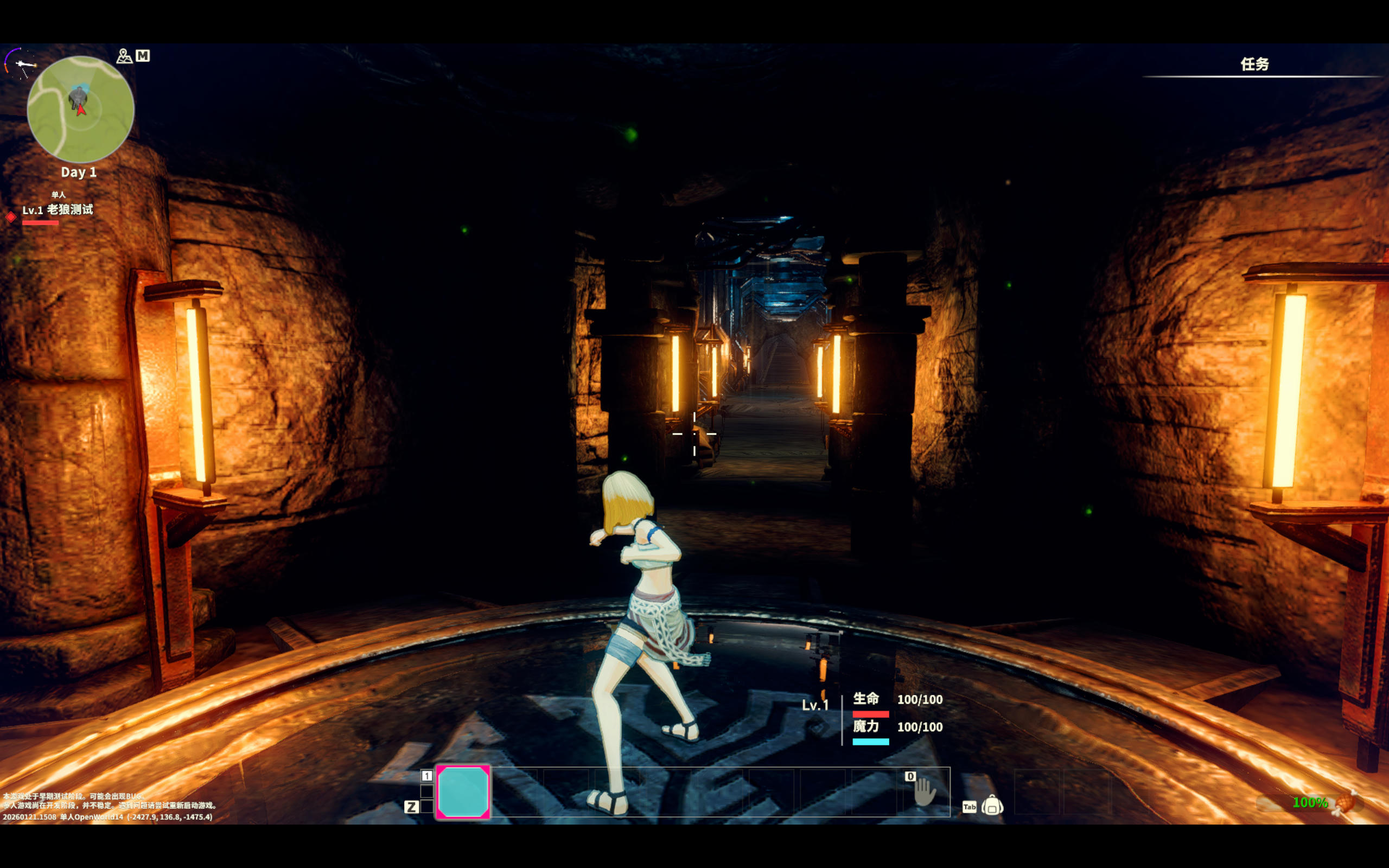
Task: Open the circular minimap
Action: pyautogui.click(x=80, y=108)
